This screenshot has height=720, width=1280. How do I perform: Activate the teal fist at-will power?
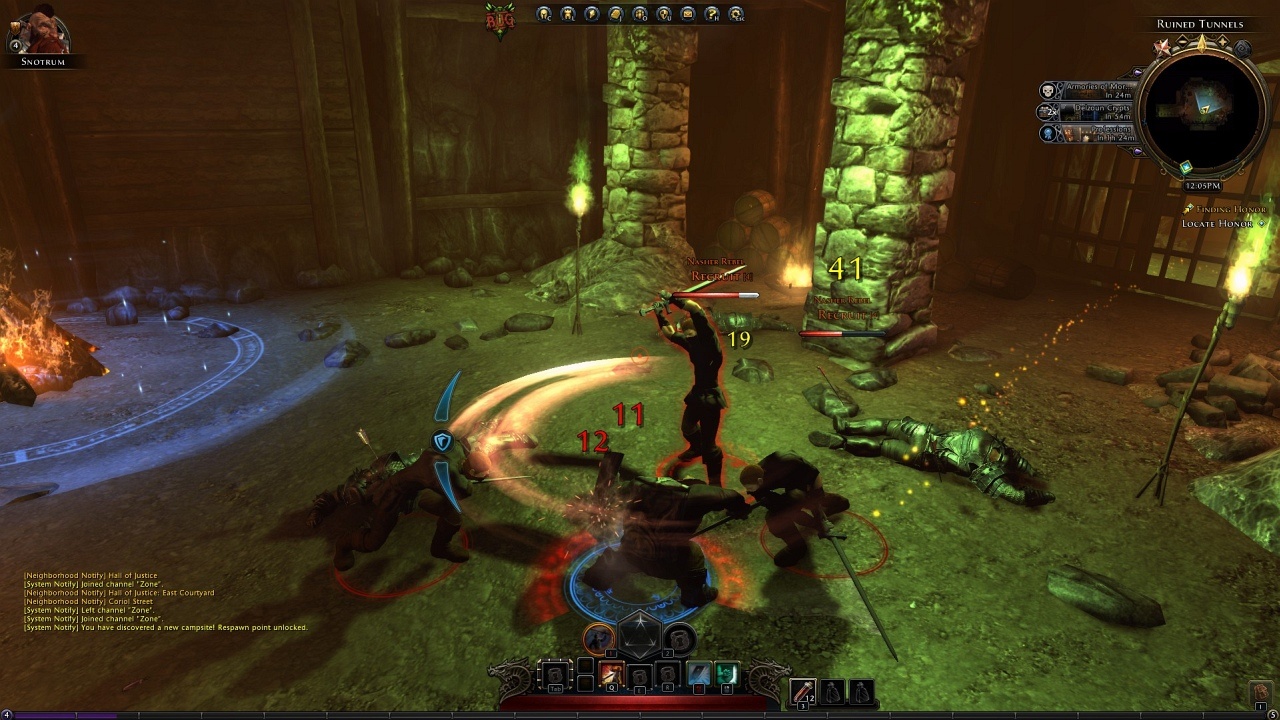point(727,675)
